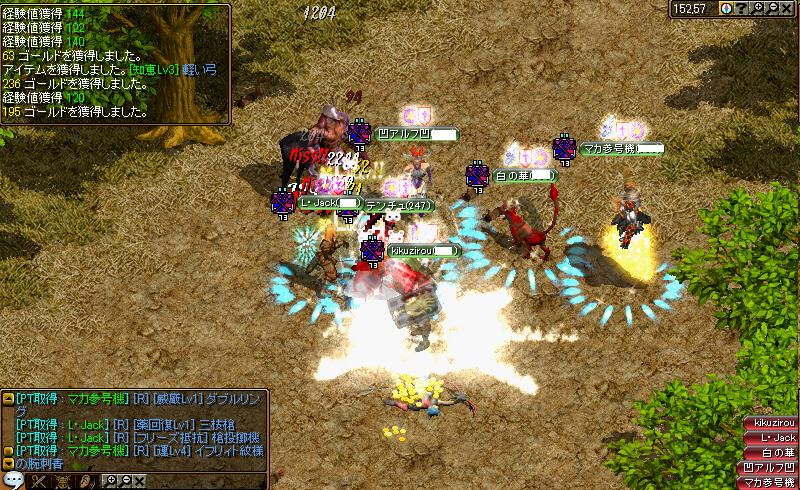Toggle the skull and crossbones chat filter

[62, 481]
